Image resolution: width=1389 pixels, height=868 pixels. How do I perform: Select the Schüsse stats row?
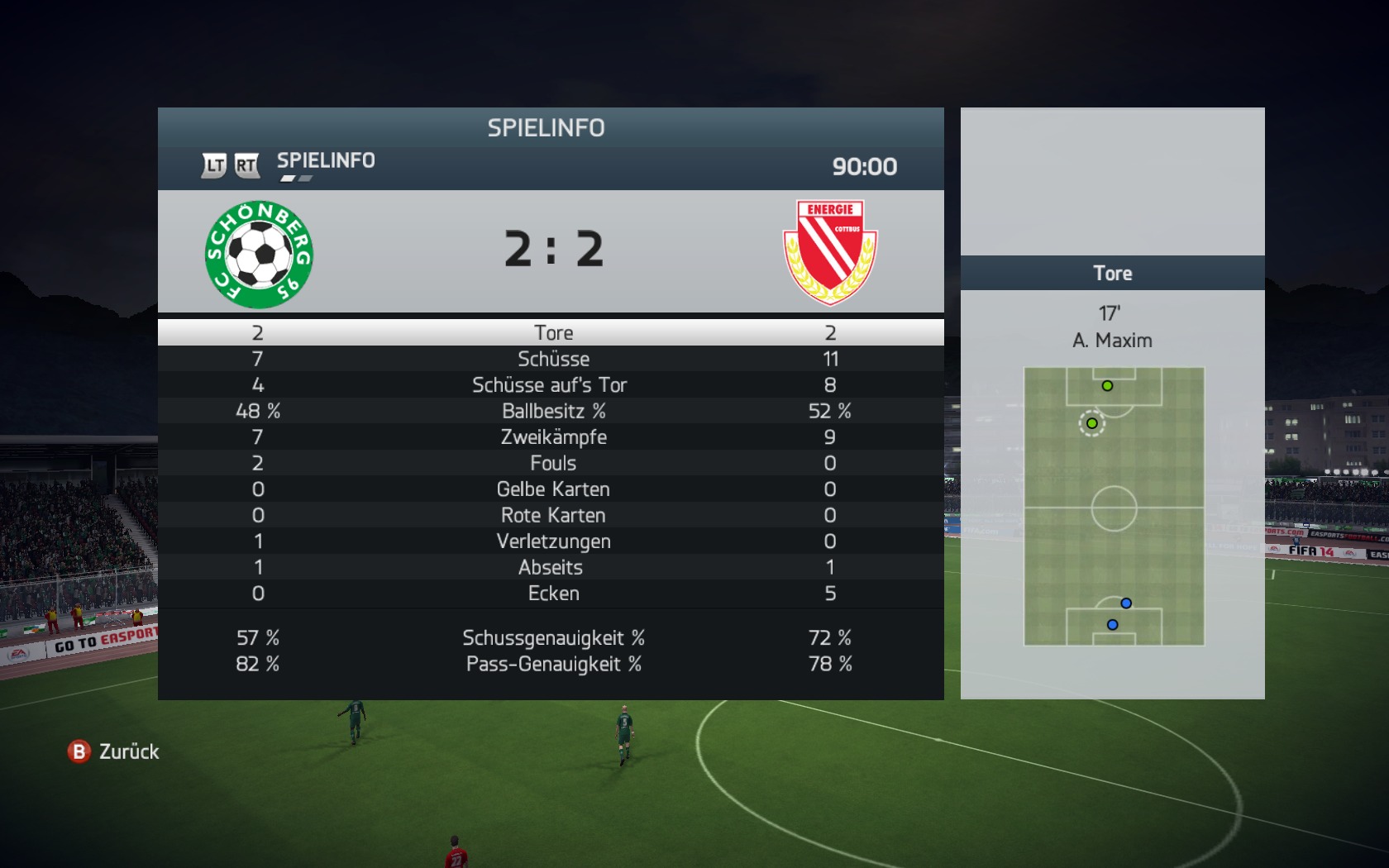(x=551, y=359)
